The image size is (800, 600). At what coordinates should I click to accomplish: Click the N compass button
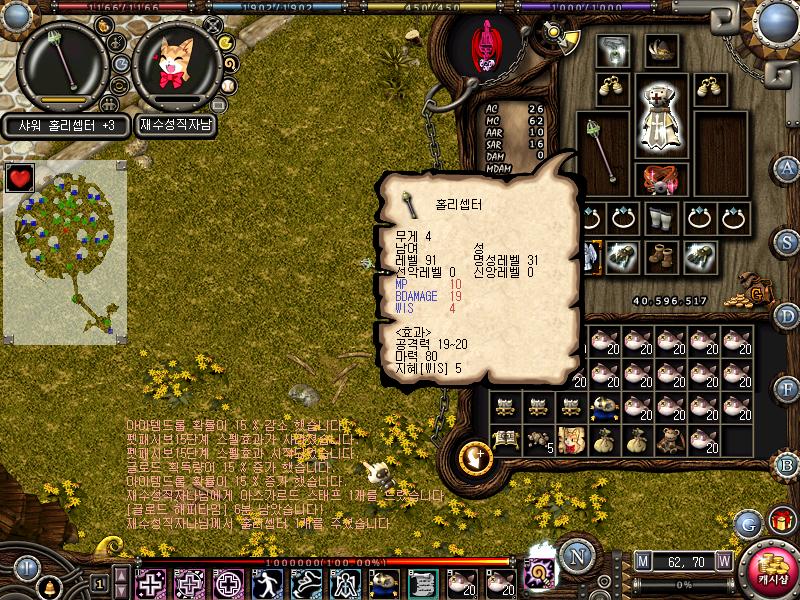pos(575,557)
